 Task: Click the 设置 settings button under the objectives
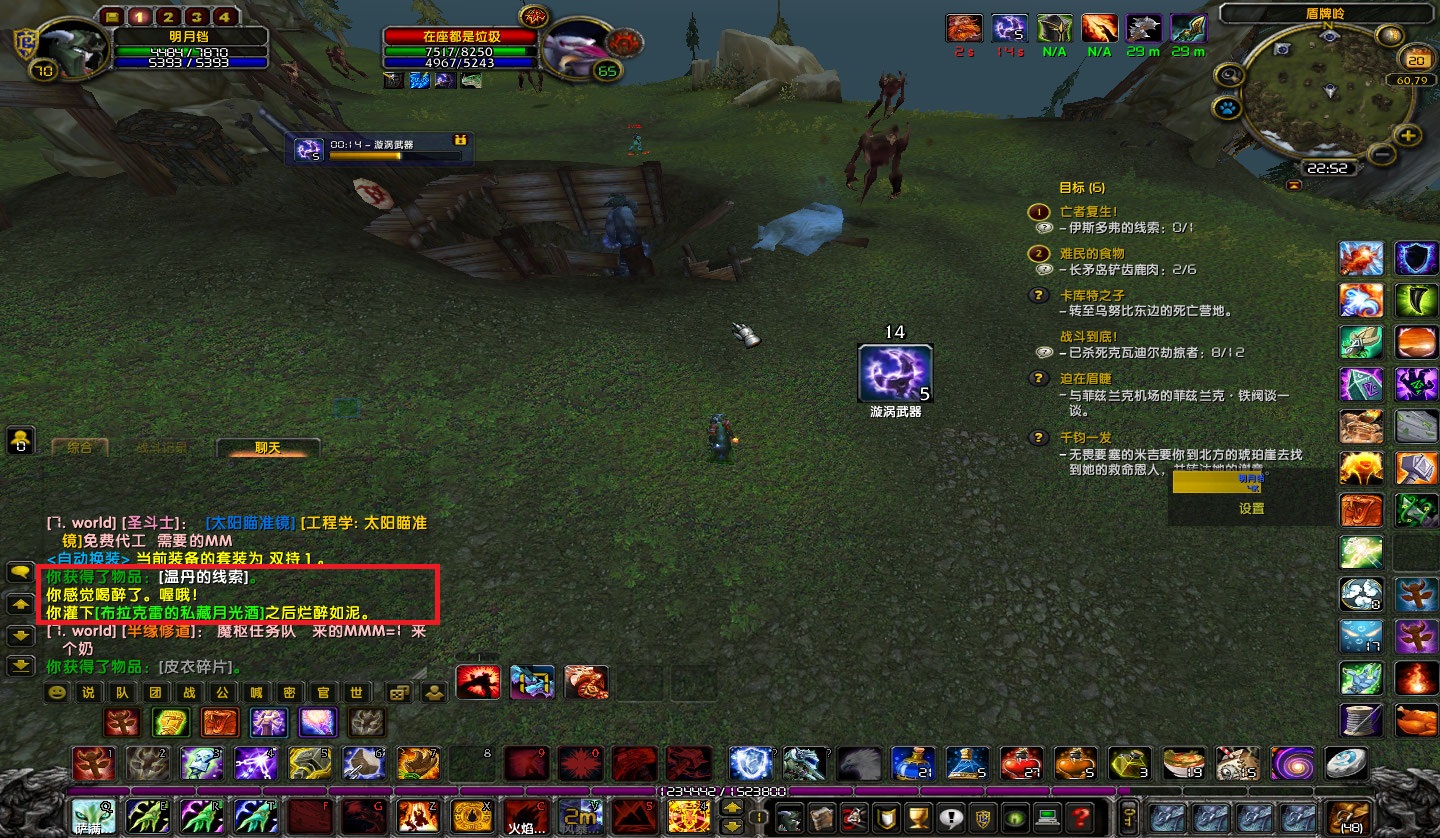tap(1251, 508)
